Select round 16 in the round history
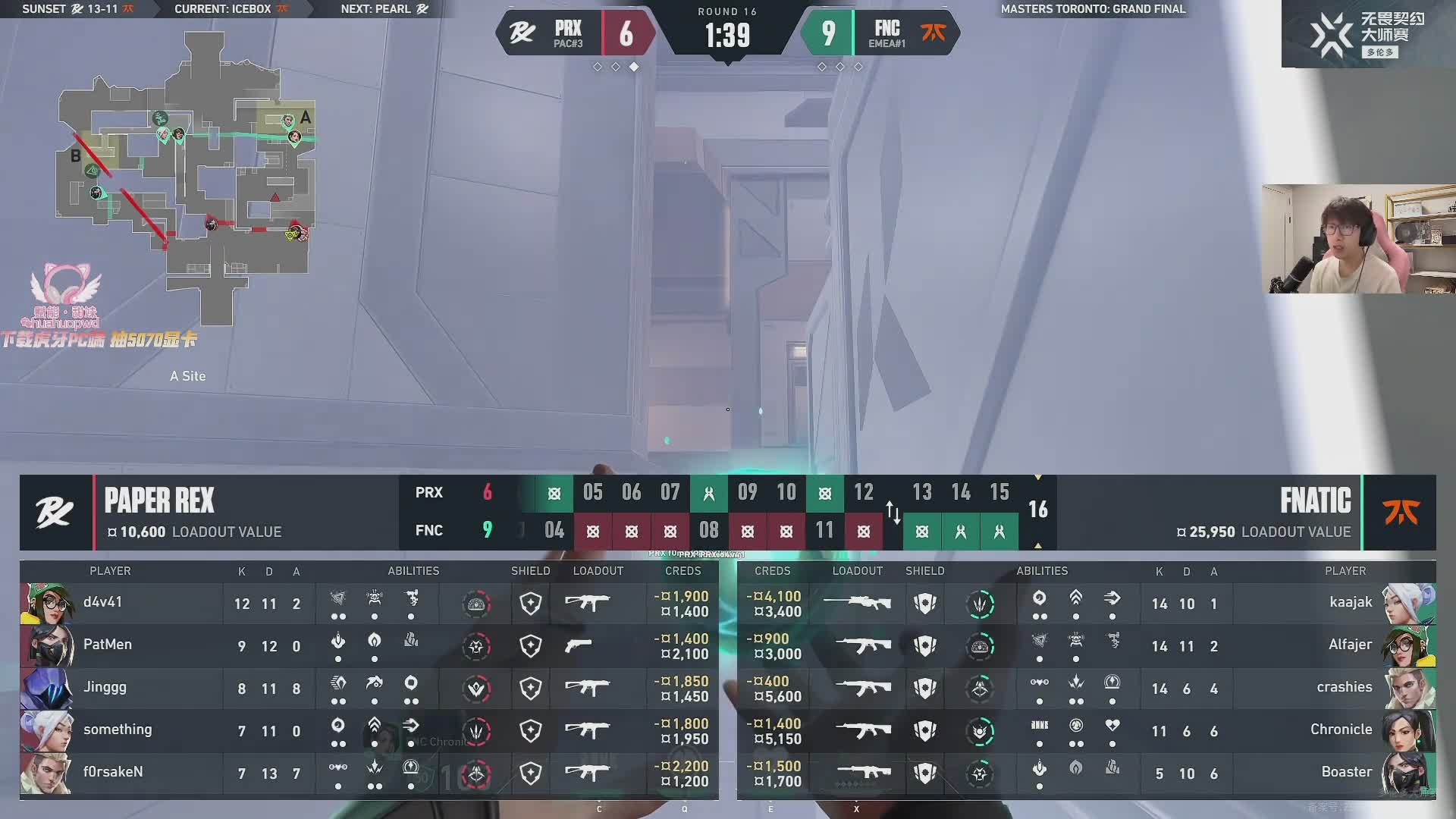Image resolution: width=1456 pixels, height=819 pixels. [x=1037, y=510]
